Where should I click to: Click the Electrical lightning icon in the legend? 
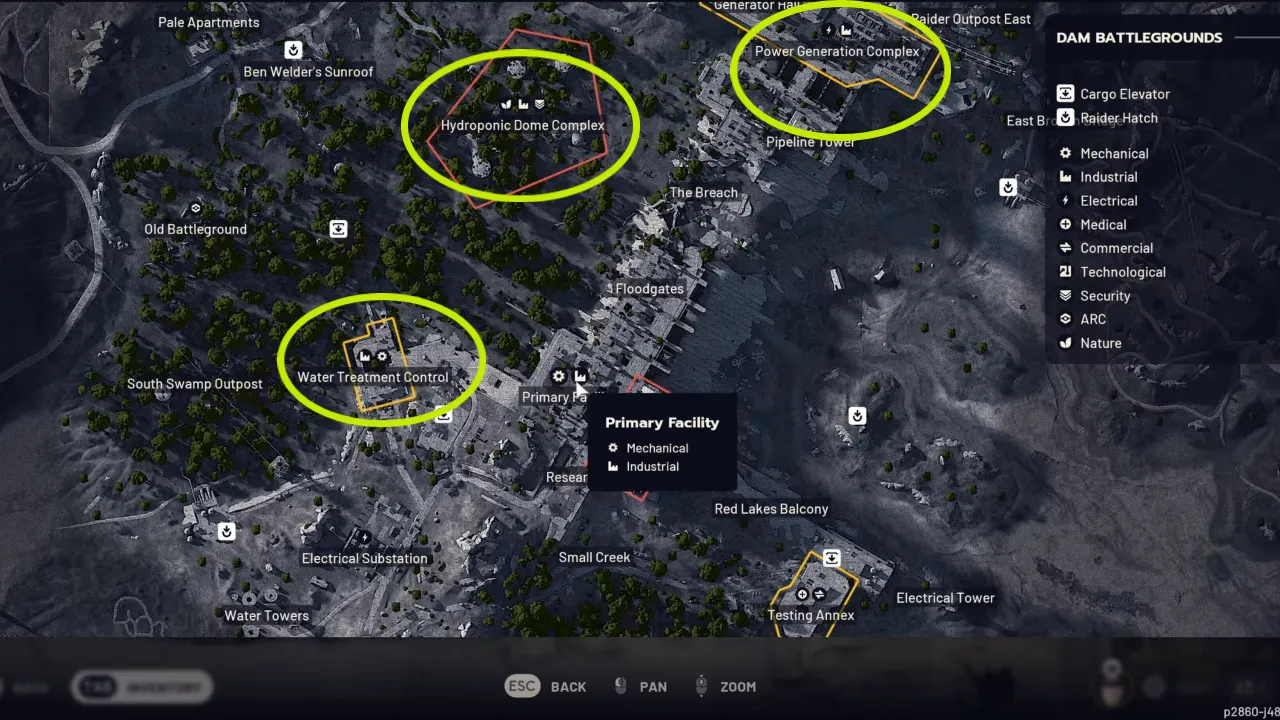pyautogui.click(x=1065, y=200)
